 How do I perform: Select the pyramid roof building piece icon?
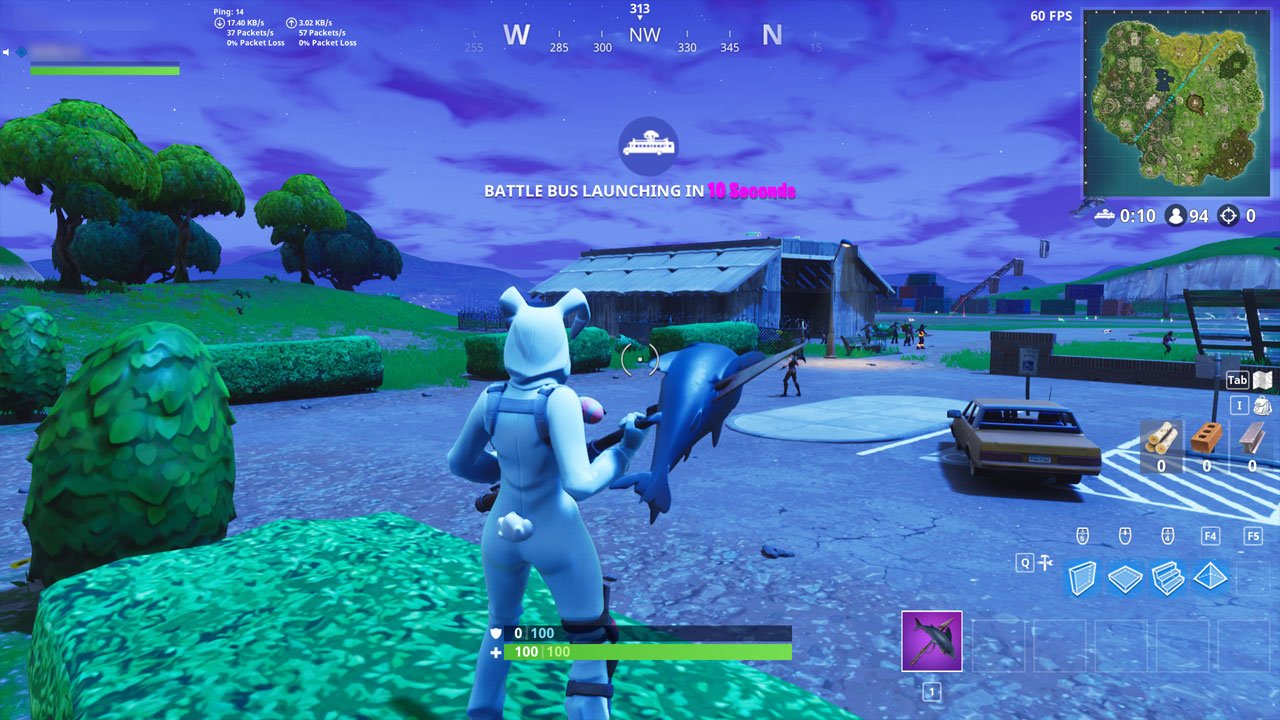[1209, 577]
